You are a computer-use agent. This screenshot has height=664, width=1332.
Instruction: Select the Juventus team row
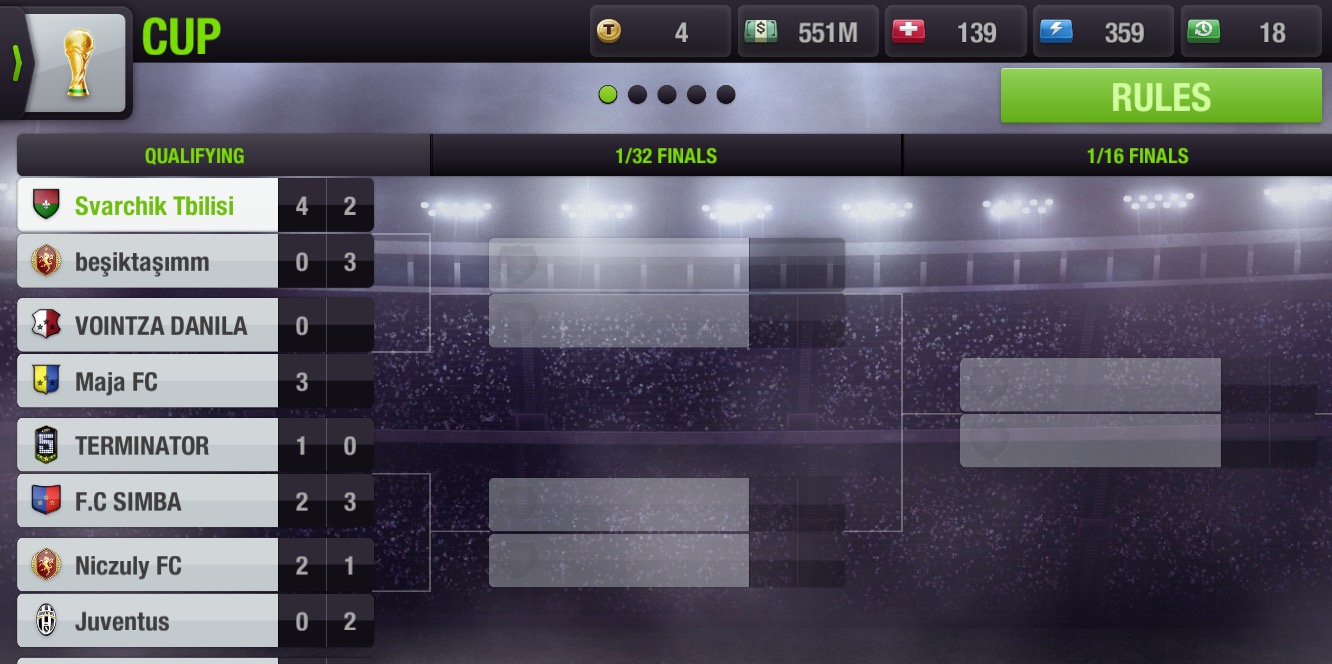tap(148, 621)
